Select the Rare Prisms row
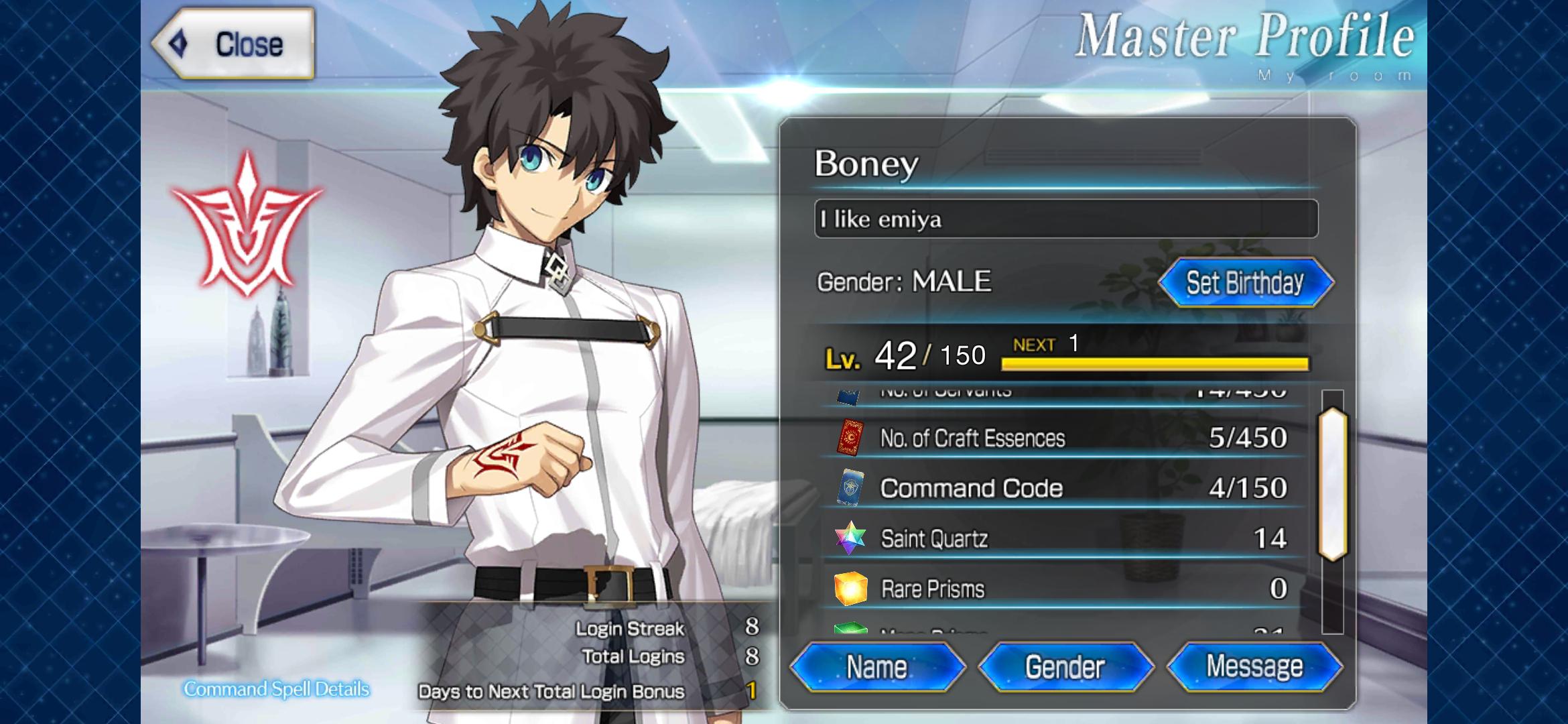1568x724 pixels. point(1062,589)
